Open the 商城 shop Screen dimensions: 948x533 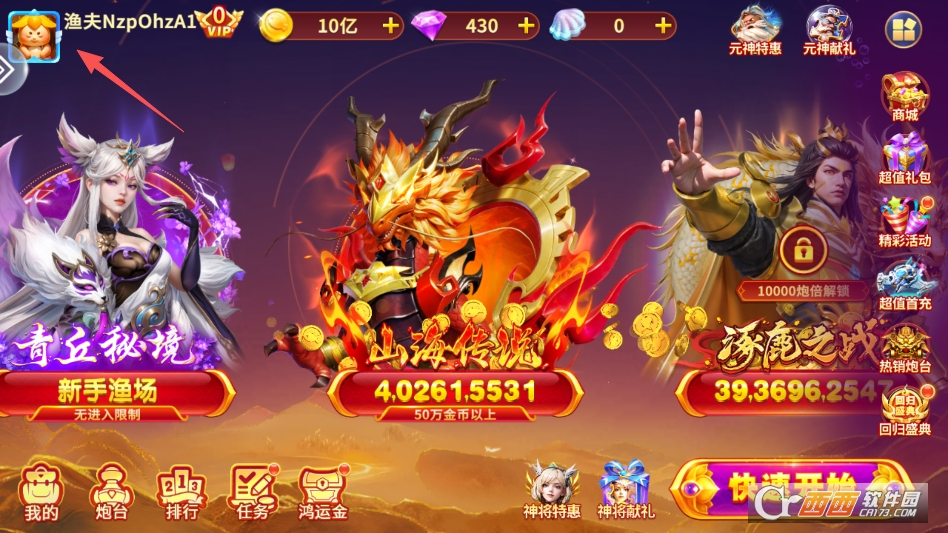pyautogui.click(x=904, y=97)
